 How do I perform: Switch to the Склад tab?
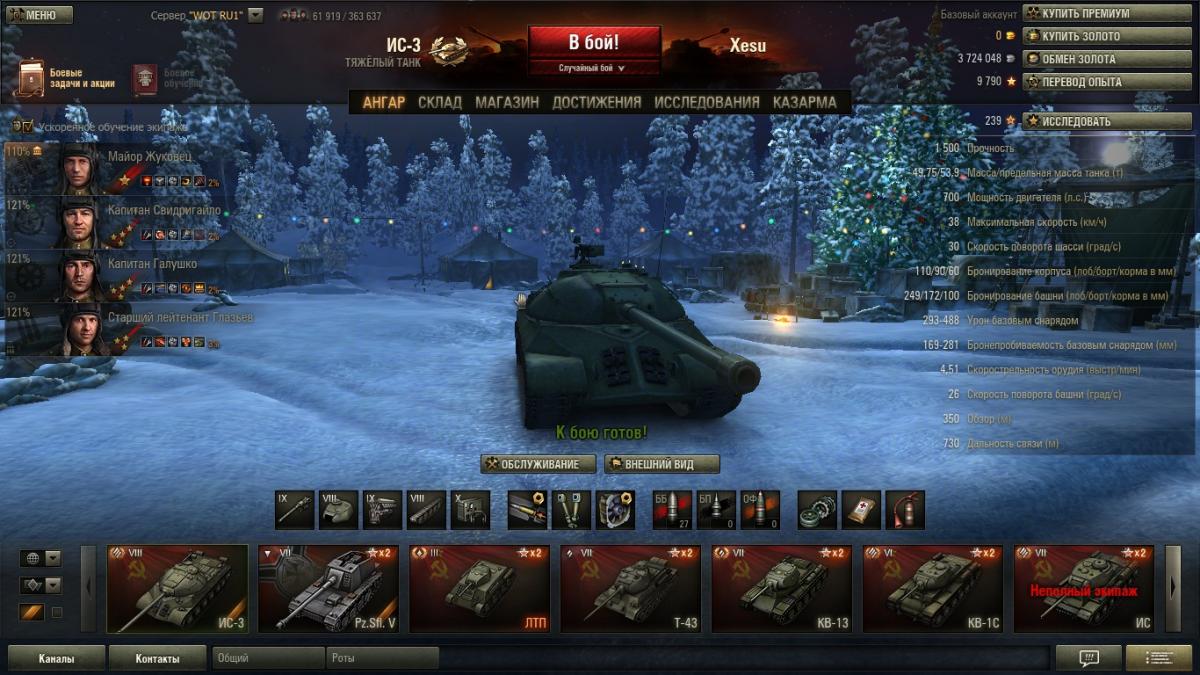coord(440,102)
